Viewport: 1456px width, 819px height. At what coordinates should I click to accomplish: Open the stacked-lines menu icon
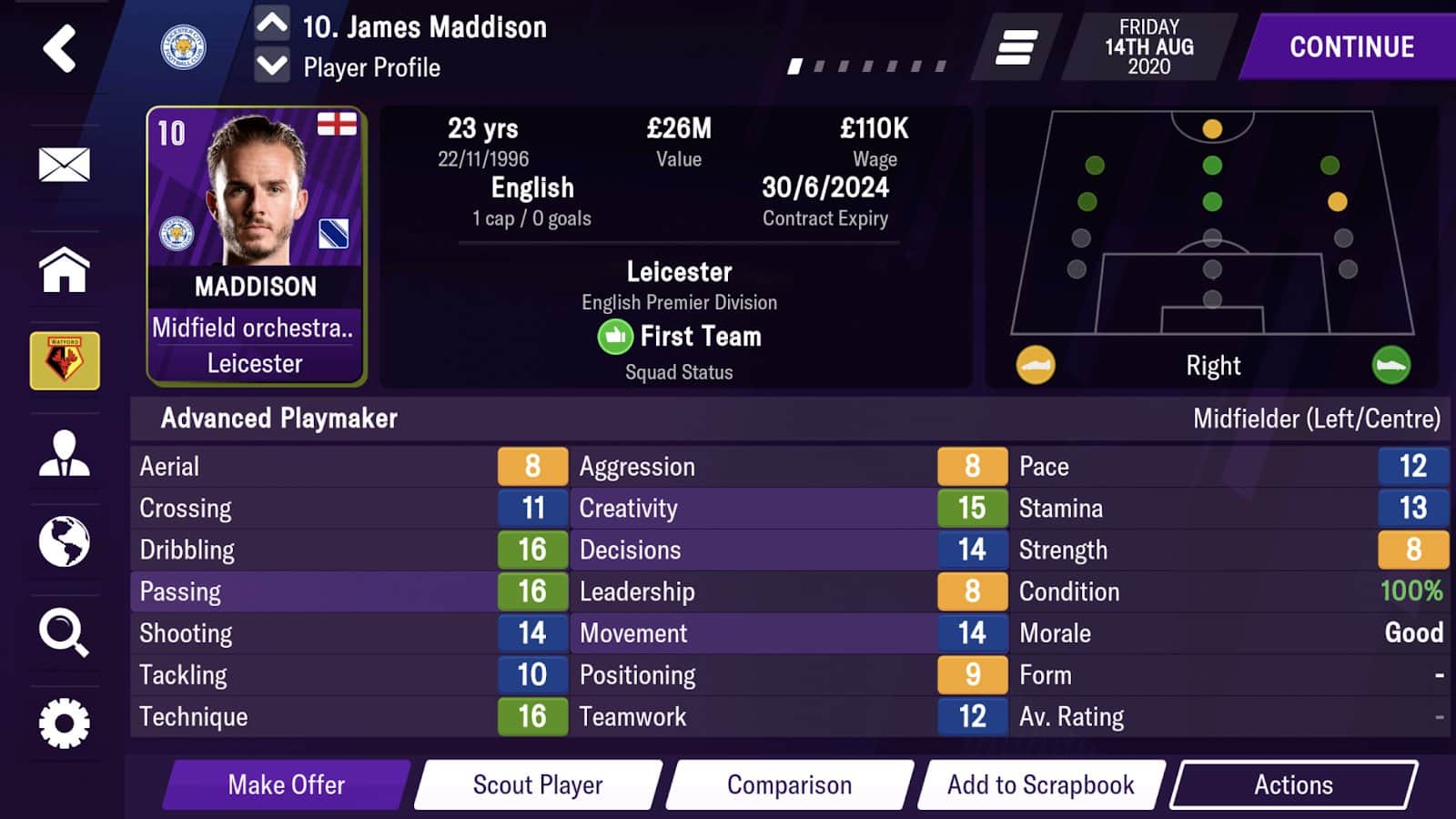tap(1016, 47)
